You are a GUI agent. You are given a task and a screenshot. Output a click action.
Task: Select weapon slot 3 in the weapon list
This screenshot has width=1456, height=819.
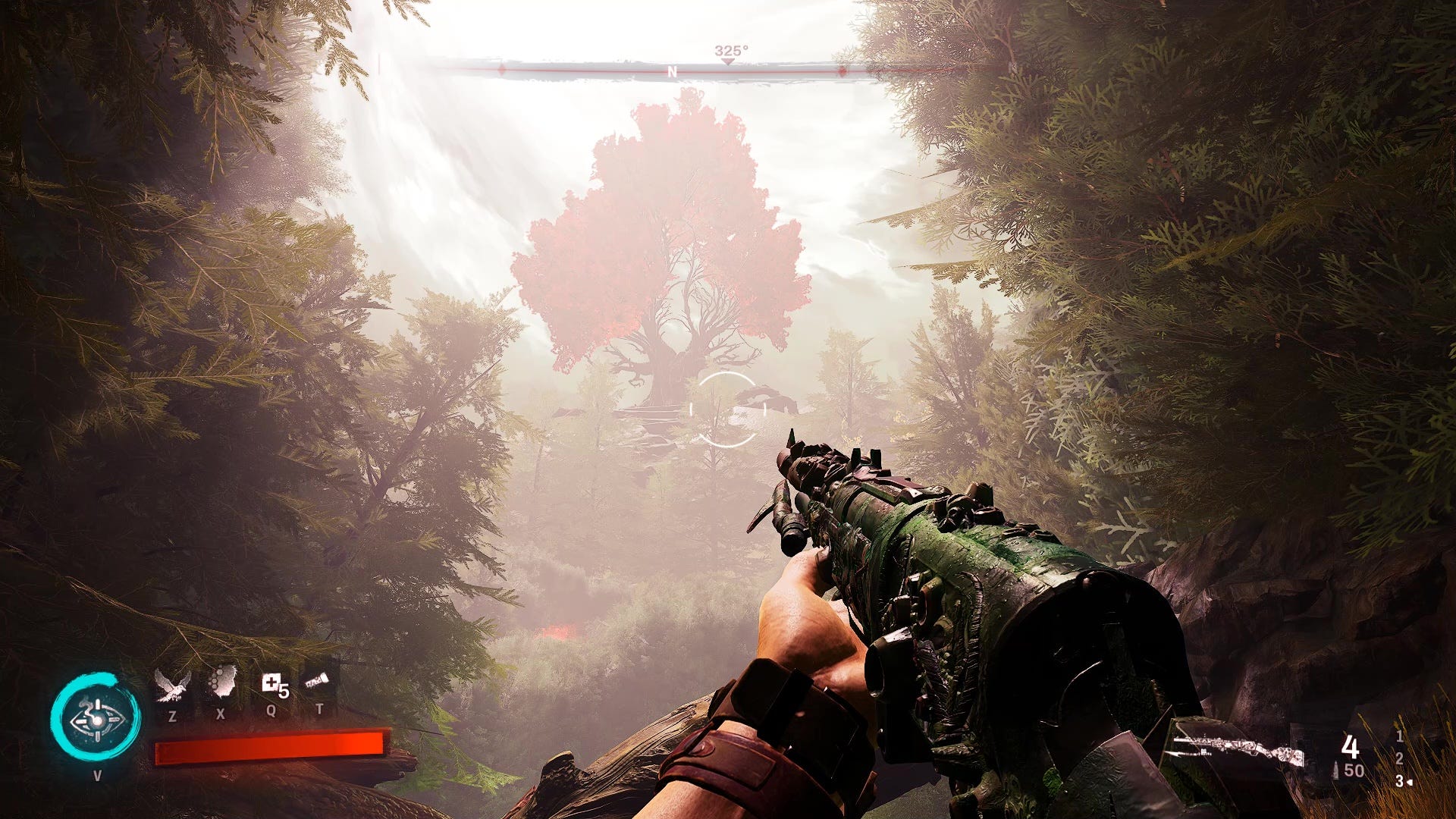click(x=1399, y=782)
